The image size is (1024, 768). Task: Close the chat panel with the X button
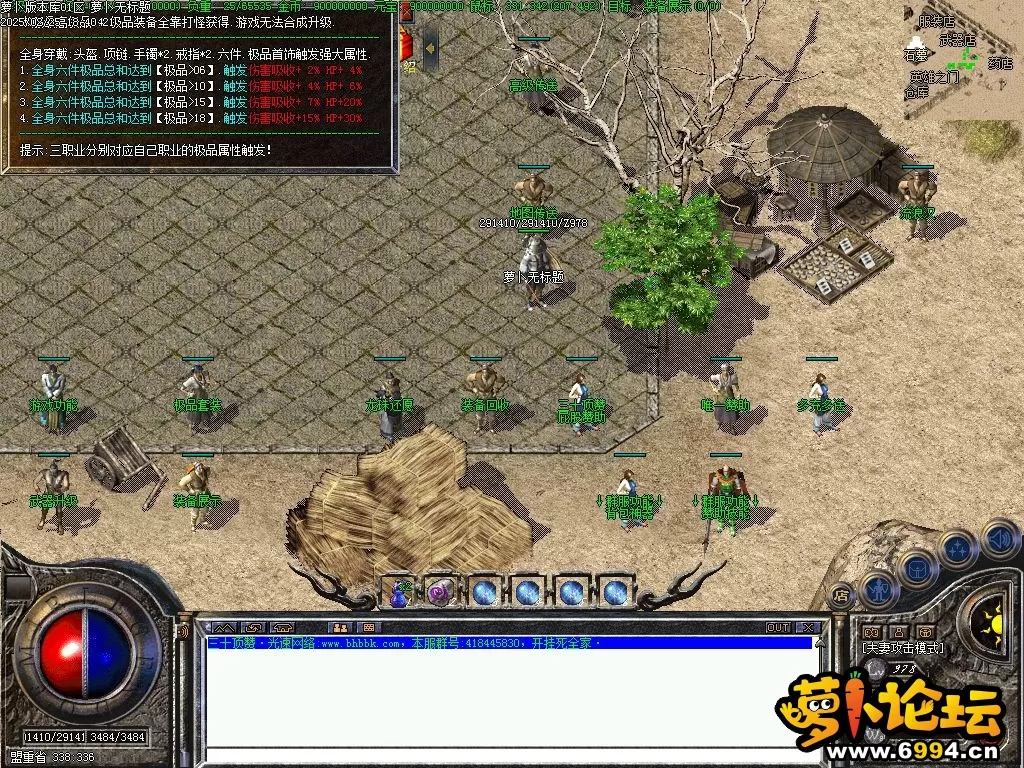click(x=808, y=627)
